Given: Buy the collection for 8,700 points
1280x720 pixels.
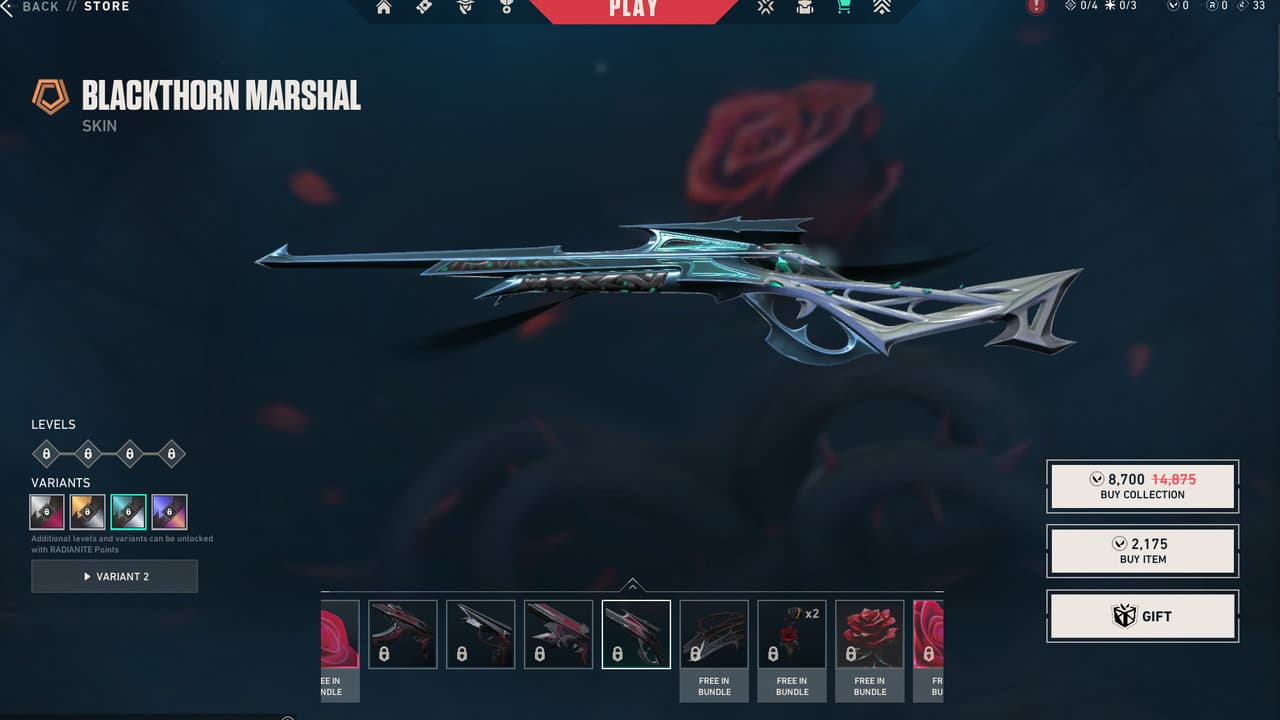Looking at the screenshot, I should click(x=1142, y=486).
